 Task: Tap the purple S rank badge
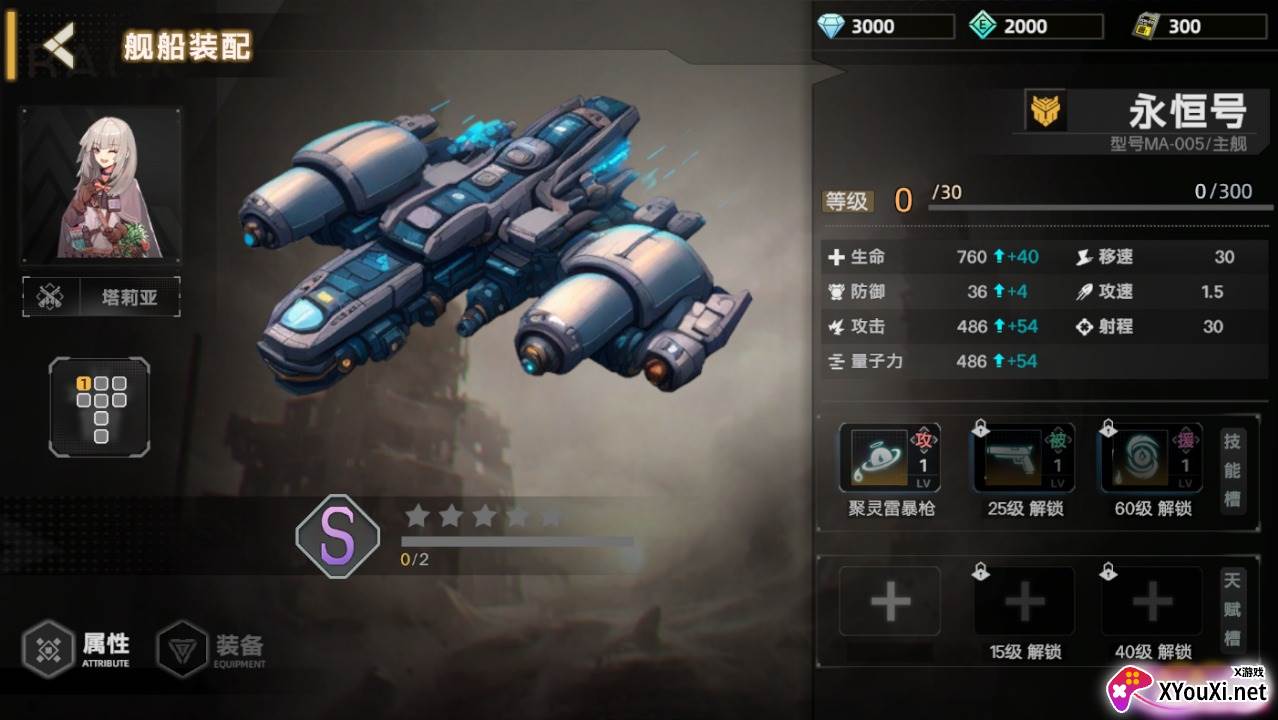tap(338, 537)
